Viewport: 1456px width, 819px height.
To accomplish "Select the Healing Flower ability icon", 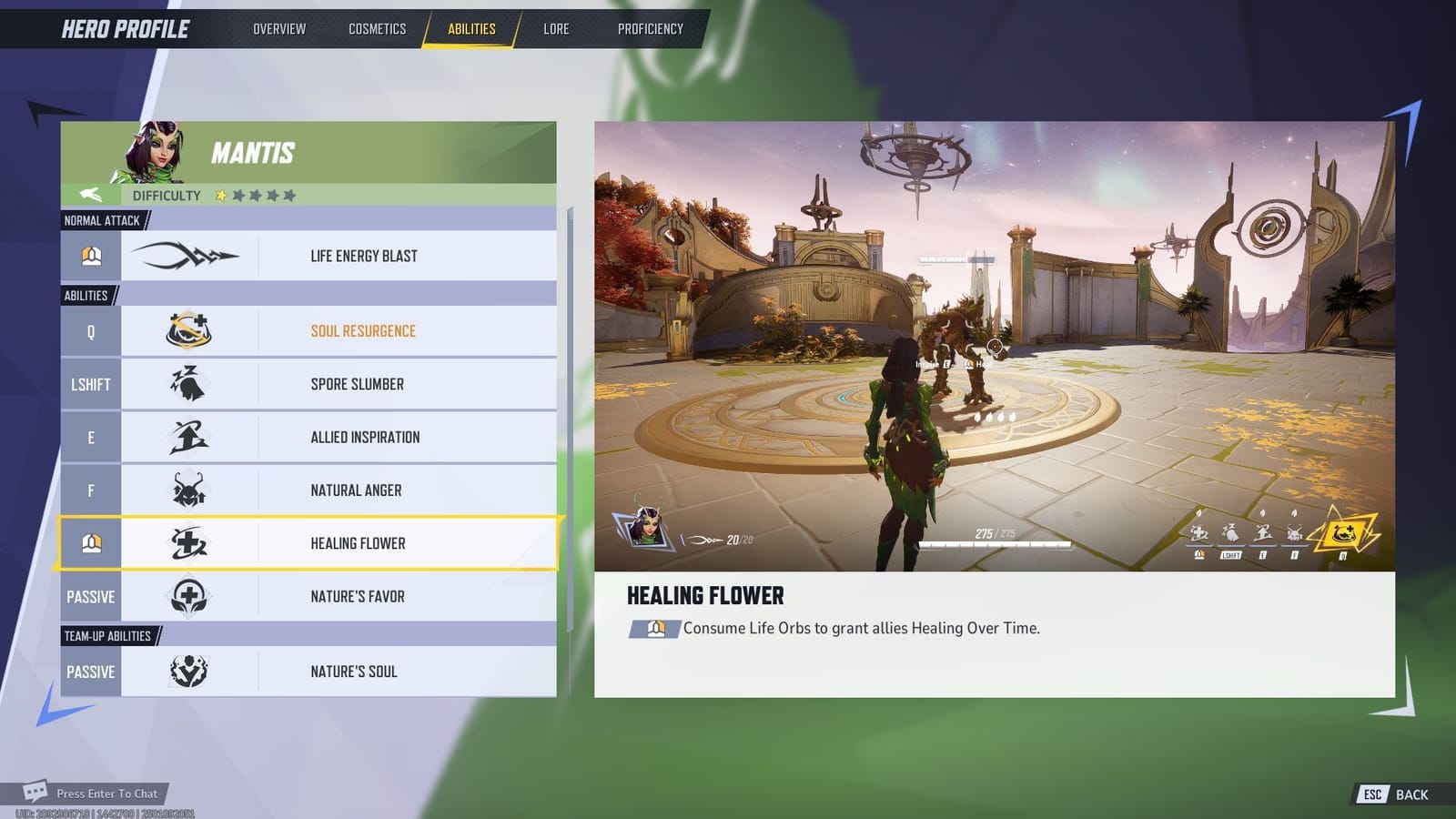I will tap(188, 542).
